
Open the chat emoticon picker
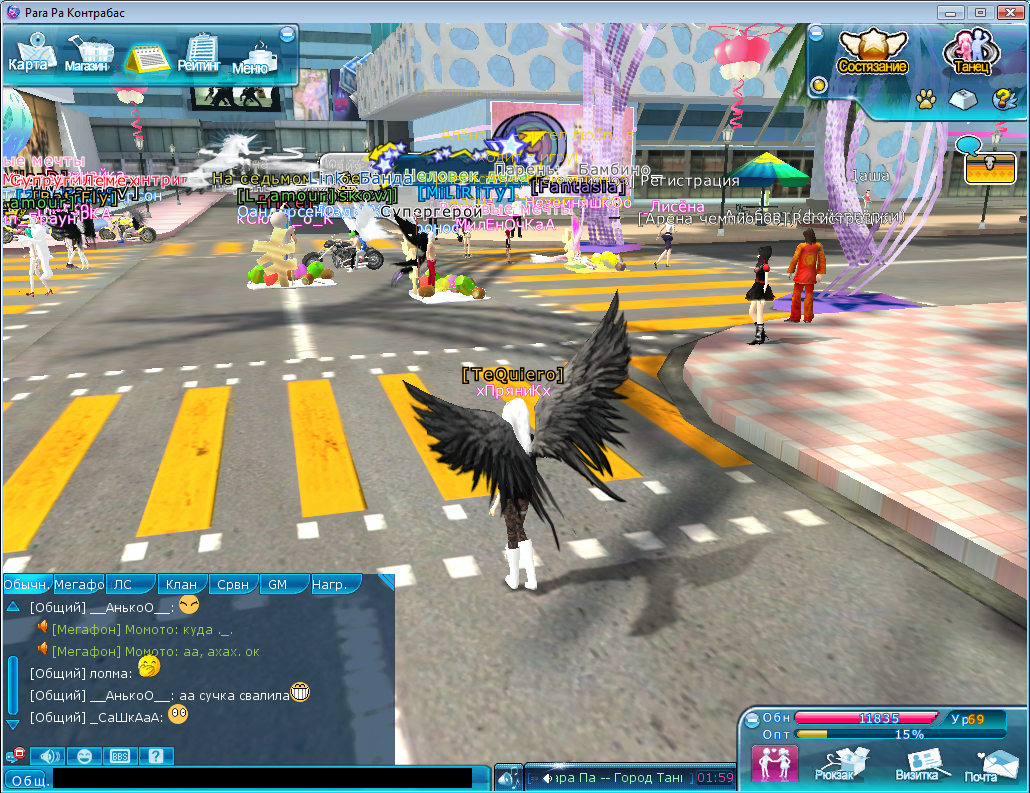click(x=84, y=756)
